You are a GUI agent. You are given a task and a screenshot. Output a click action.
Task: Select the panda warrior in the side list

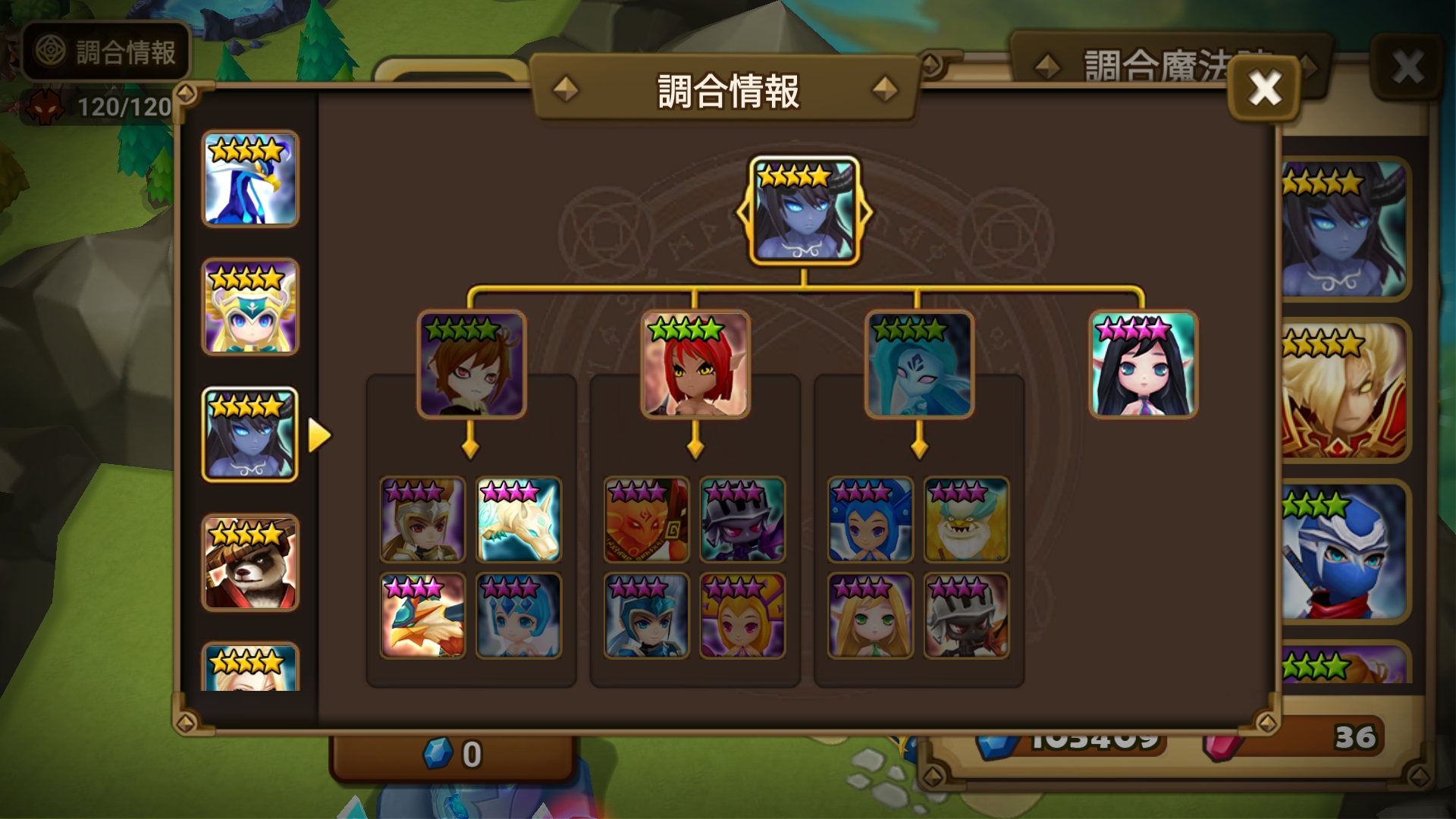pos(250,563)
